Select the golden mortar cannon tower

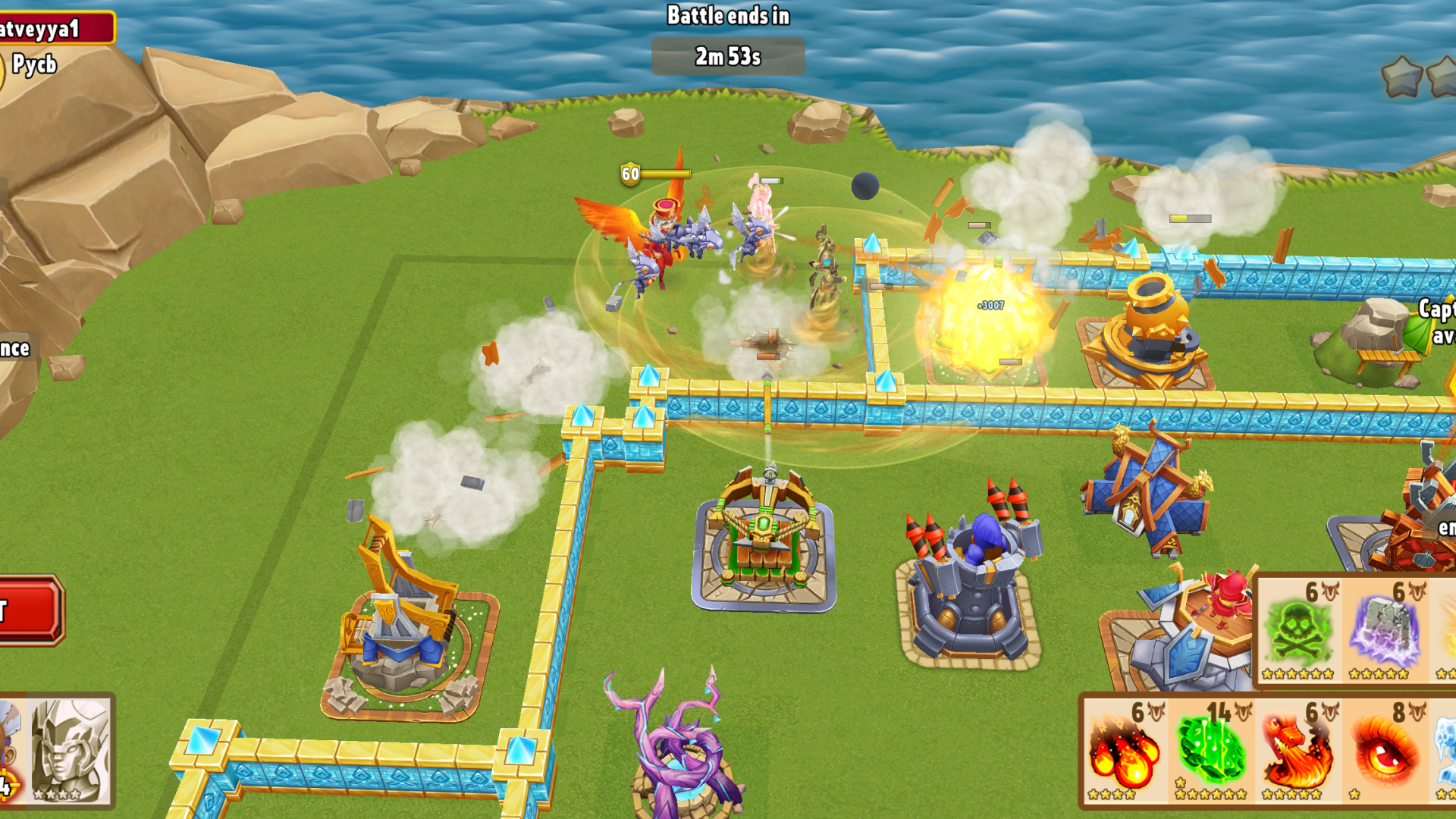pos(1149,326)
